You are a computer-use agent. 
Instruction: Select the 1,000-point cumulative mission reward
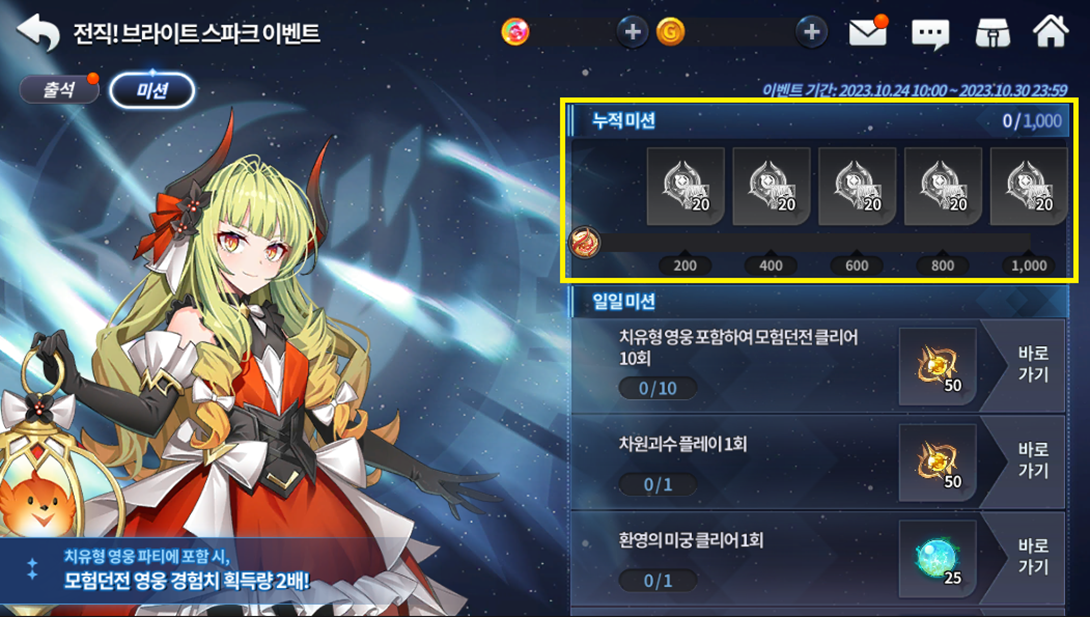1028,187
